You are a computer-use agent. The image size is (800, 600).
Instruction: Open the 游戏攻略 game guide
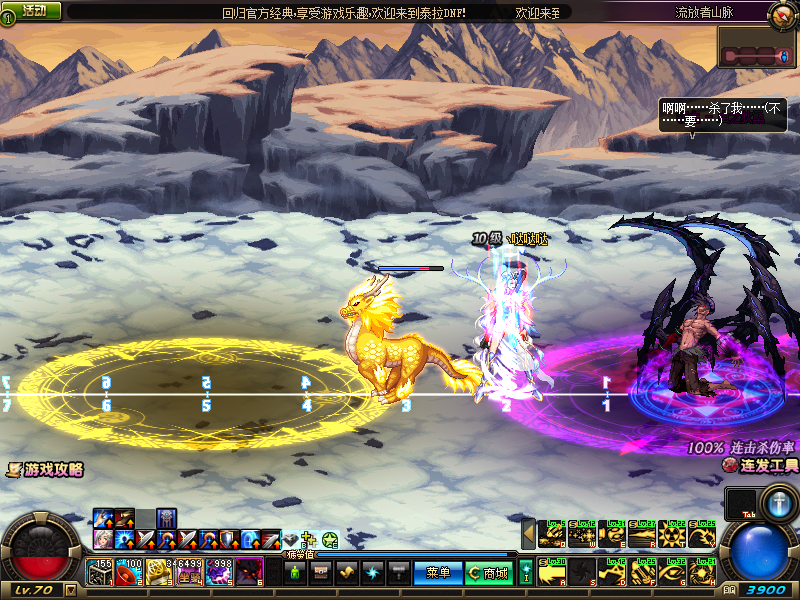45,470
